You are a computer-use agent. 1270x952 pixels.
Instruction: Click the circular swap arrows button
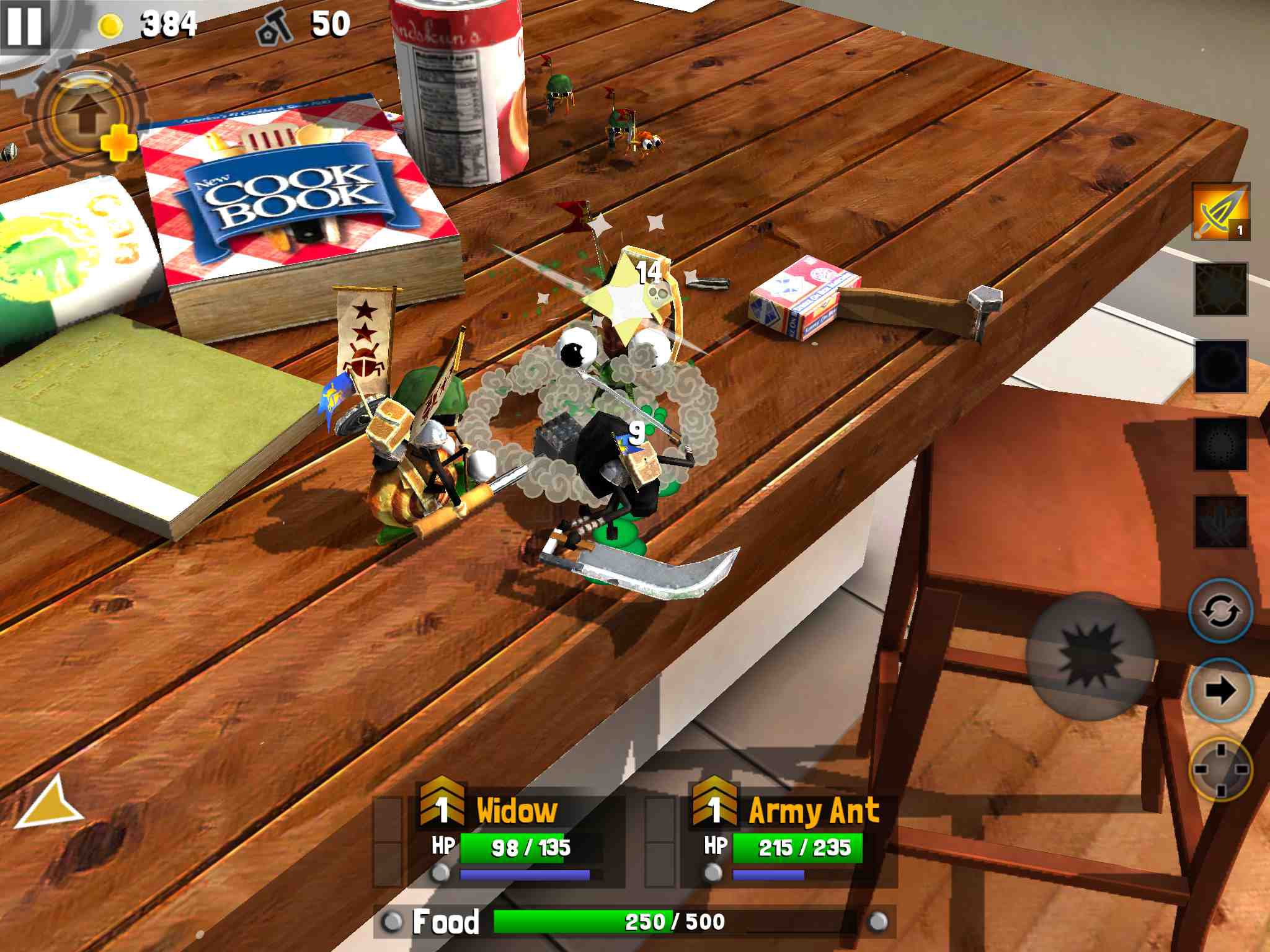click(x=1220, y=610)
